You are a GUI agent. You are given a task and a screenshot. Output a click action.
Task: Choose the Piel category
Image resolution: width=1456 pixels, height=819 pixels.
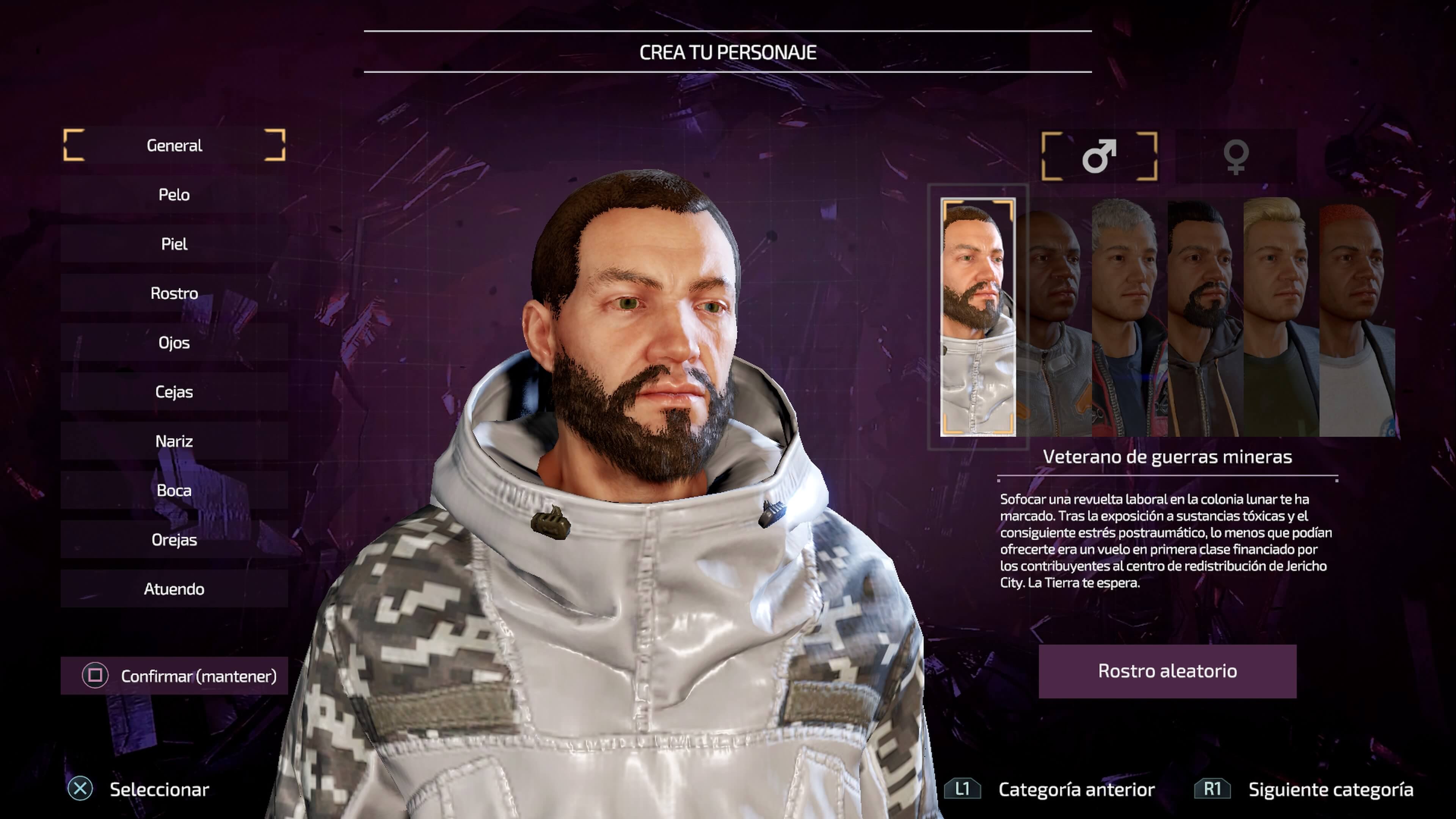pos(174,244)
